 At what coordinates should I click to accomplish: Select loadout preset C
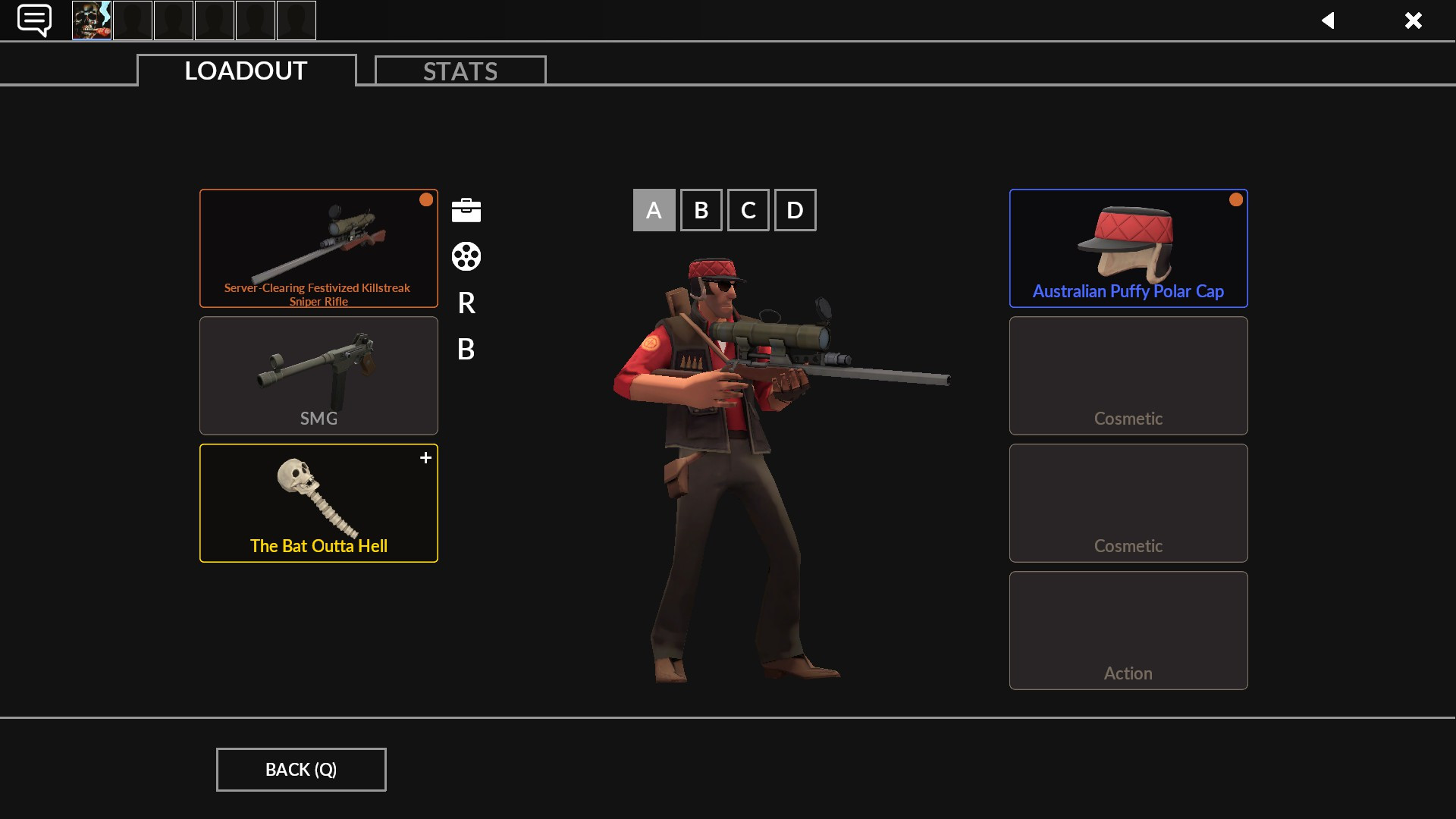click(x=748, y=210)
